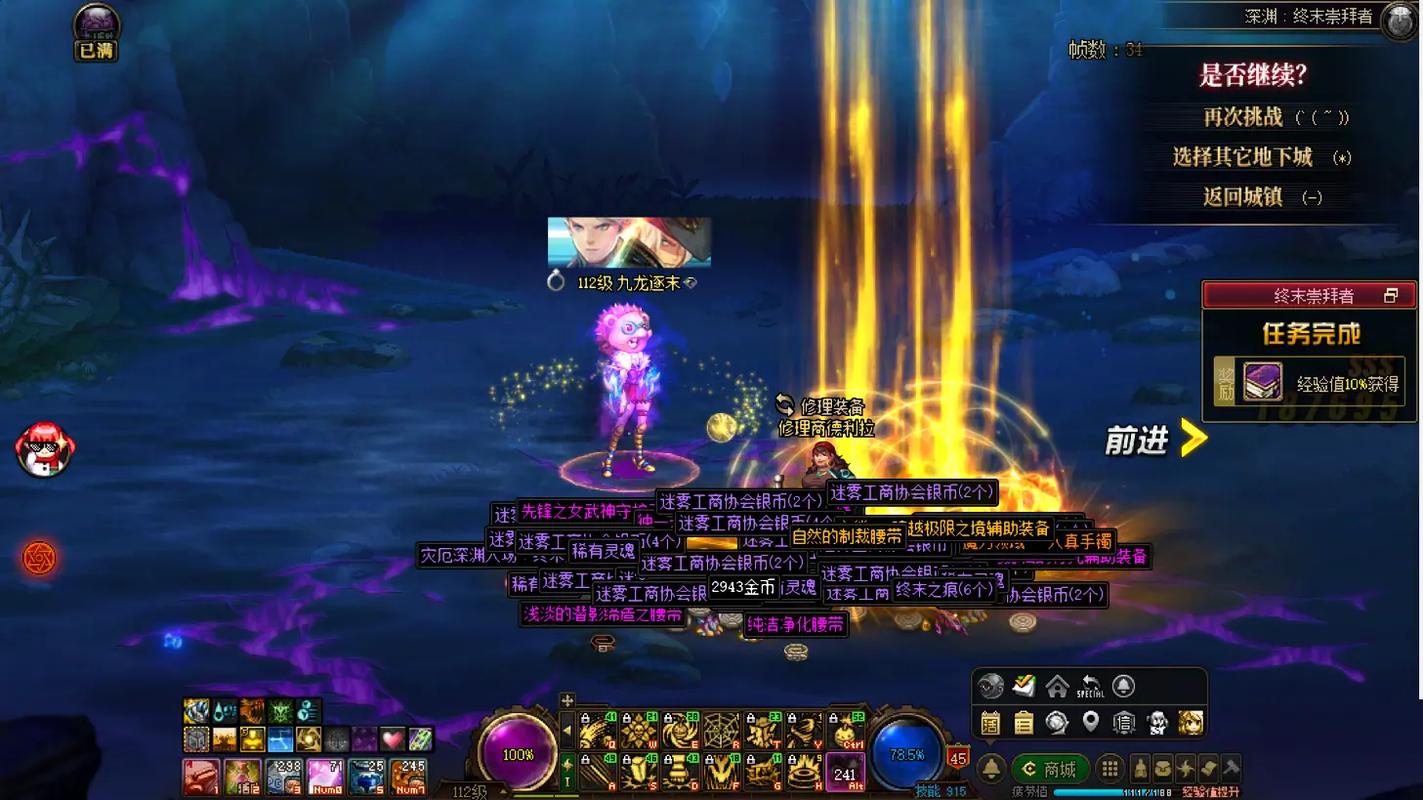The height and width of the screenshot is (800, 1423).
Task: Click the blonde character portrait icon
Action: (x=1190, y=722)
